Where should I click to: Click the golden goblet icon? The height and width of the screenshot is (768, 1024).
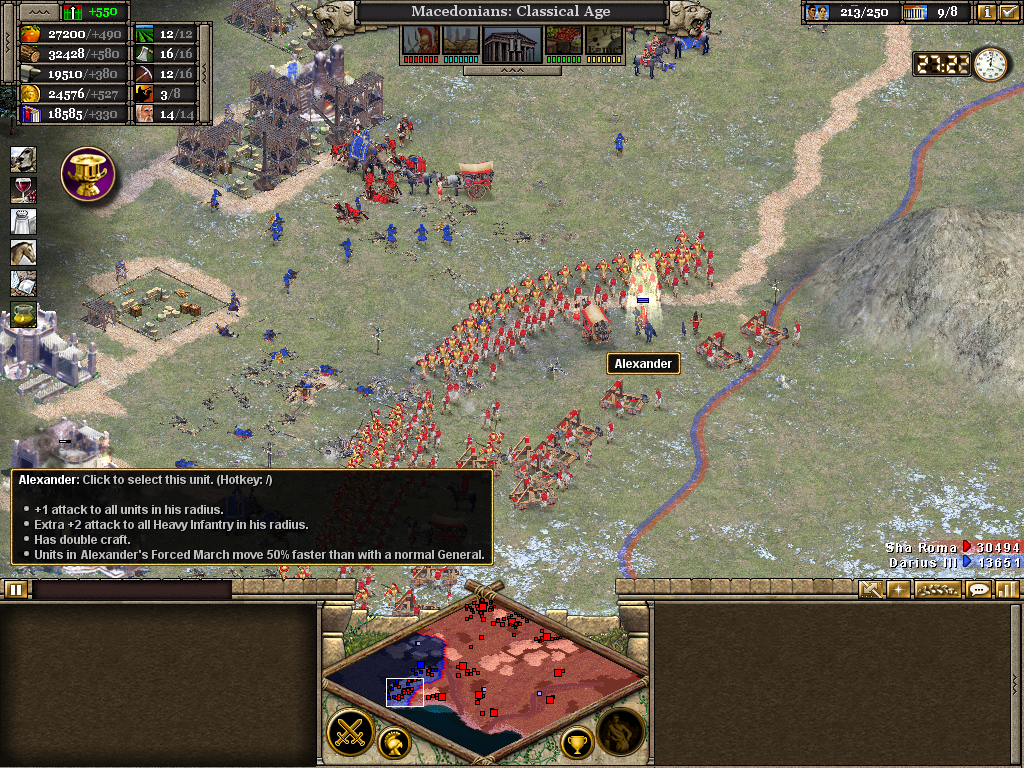88,174
